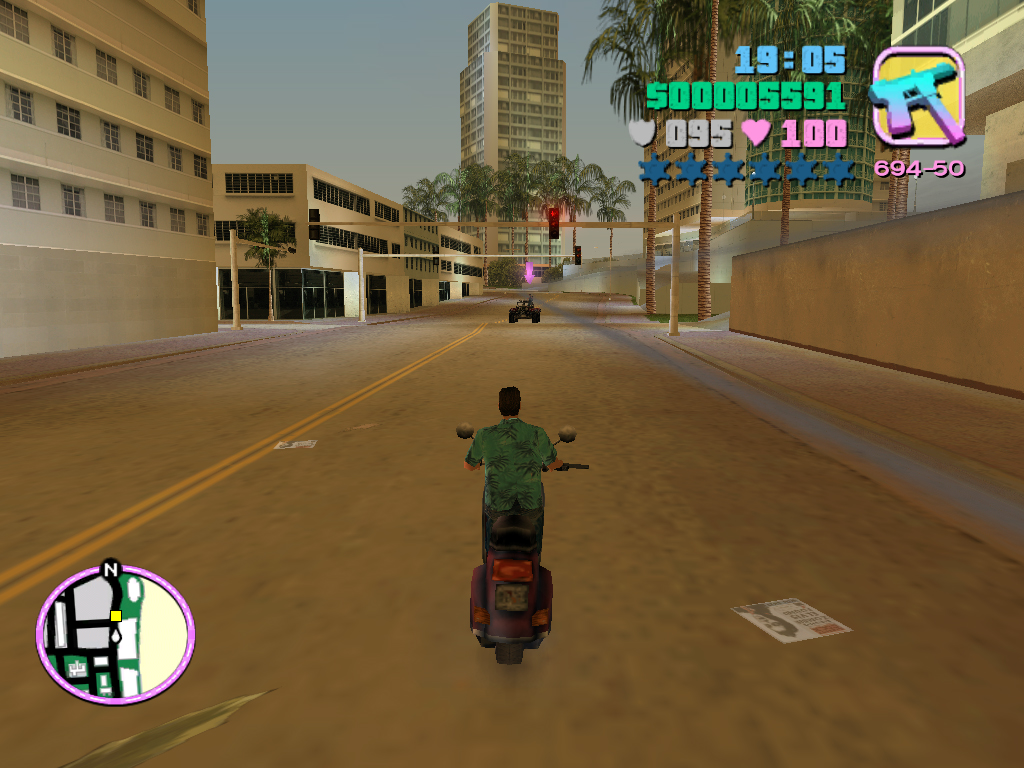Open the circular radar minimap

(x=115, y=635)
